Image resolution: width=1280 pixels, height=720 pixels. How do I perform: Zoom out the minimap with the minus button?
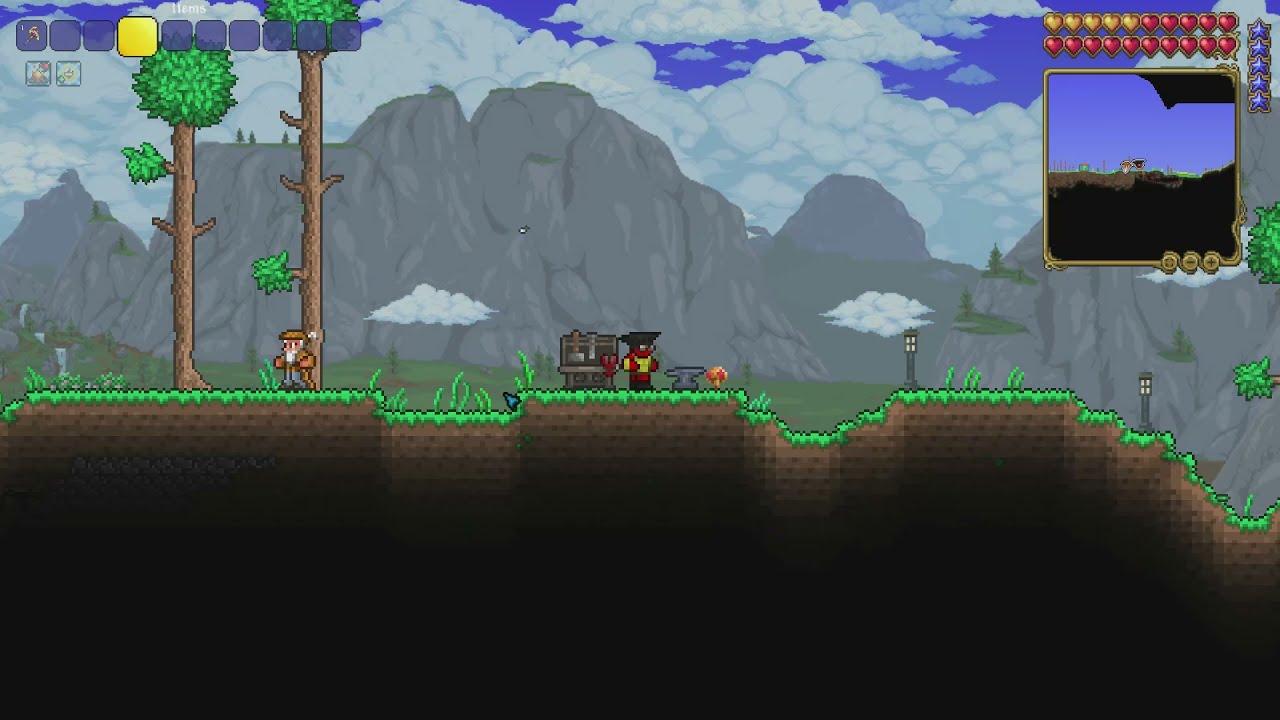coord(1190,262)
